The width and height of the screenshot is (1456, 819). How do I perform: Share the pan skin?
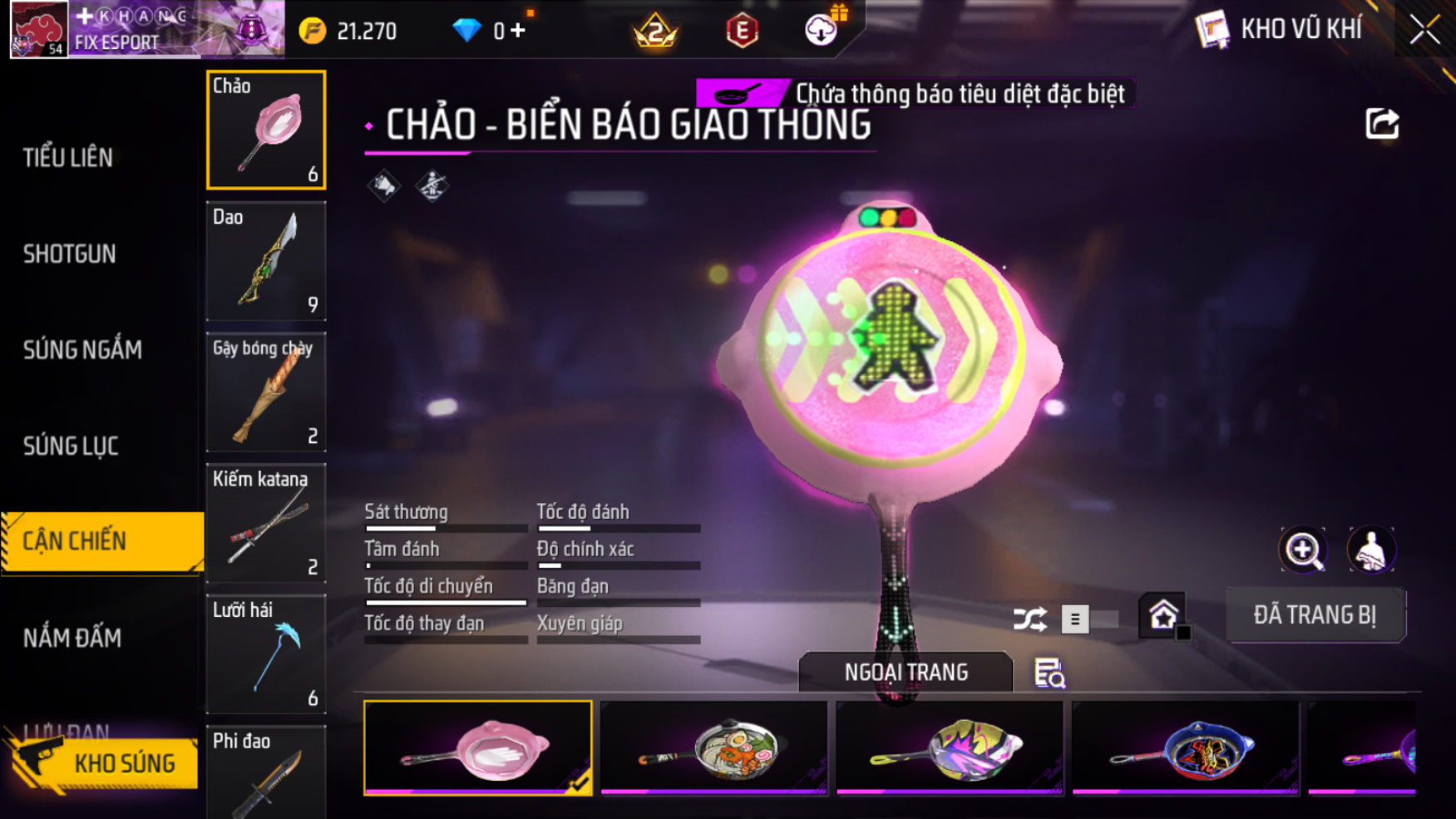(x=1382, y=125)
